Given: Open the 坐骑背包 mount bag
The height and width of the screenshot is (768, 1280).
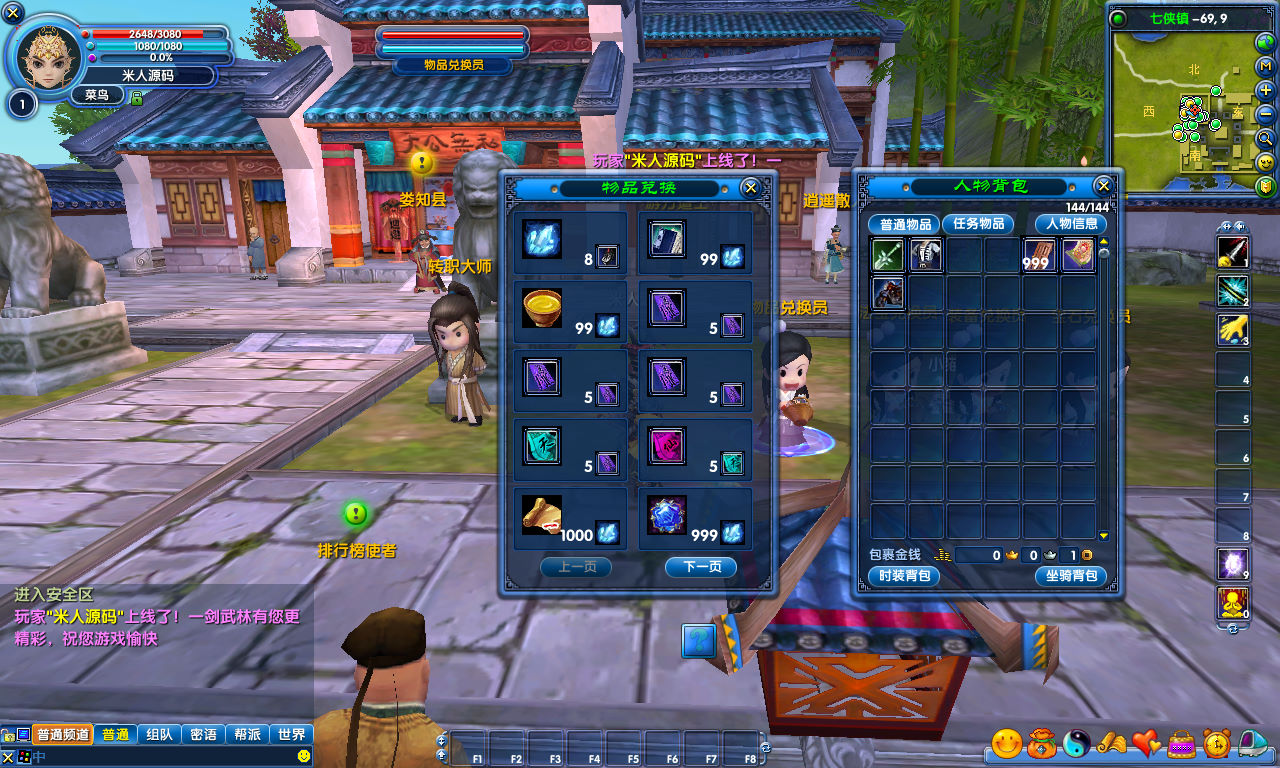Looking at the screenshot, I should pos(1071,576).
